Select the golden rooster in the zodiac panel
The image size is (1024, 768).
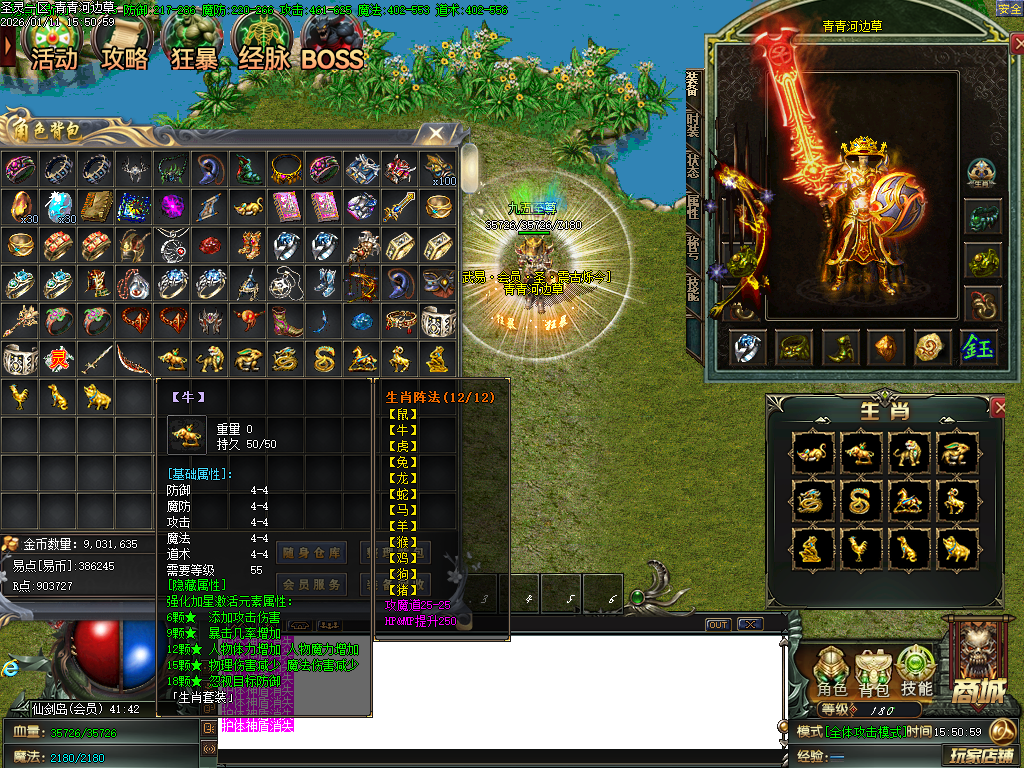click(x=861, y=548)
